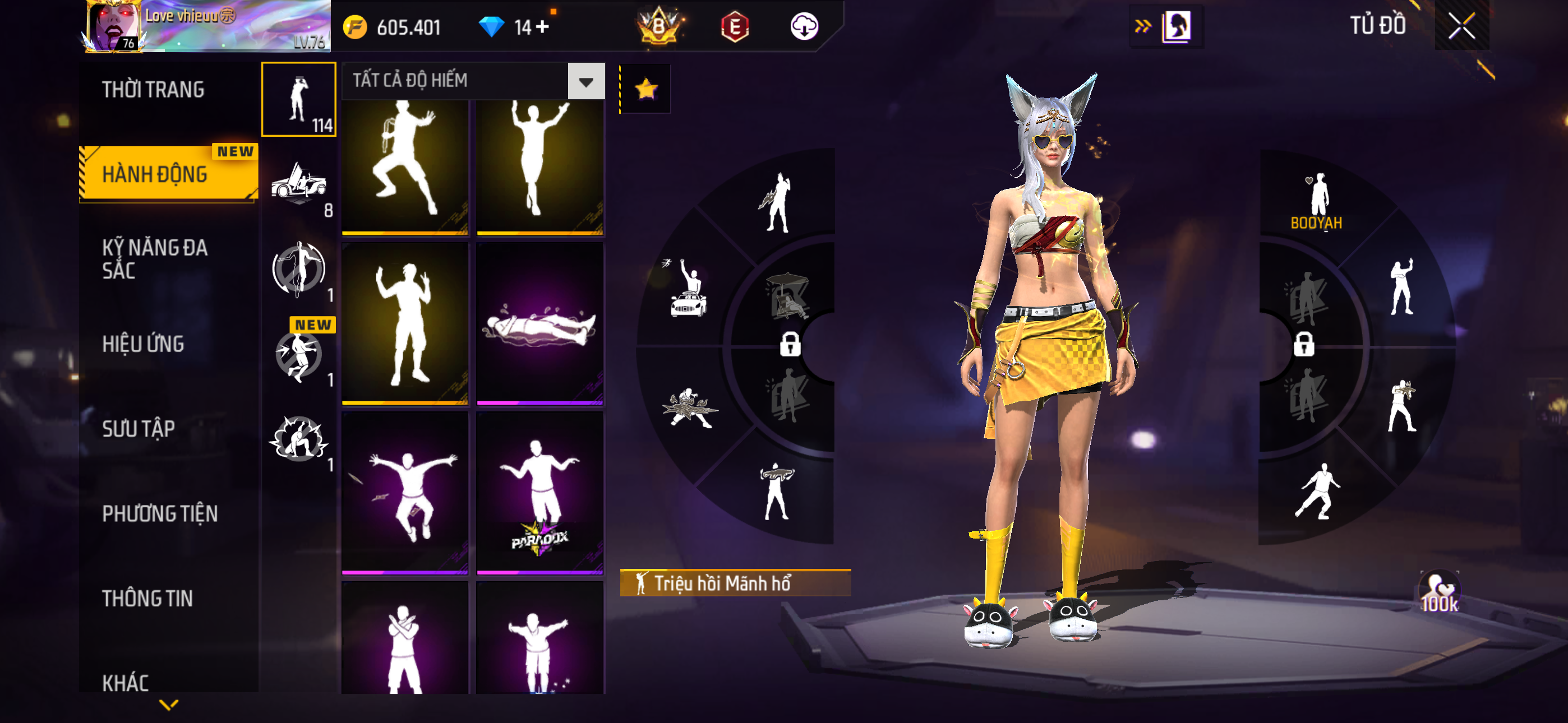Switch to Kỹ Năng Đa Sắc tab
This screenshot has height=723, width=1568.
[155, 258]
